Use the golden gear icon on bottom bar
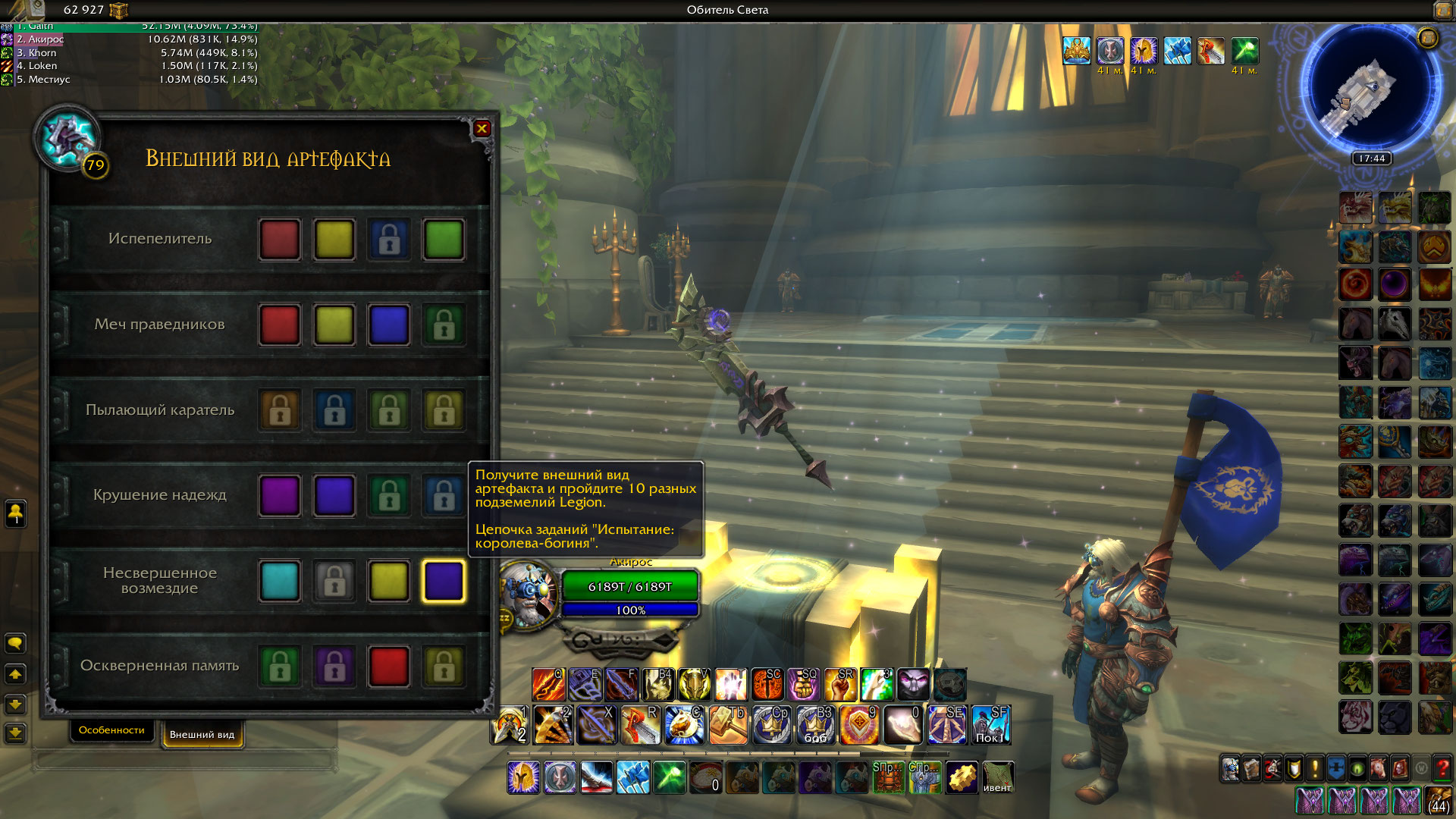 [962, 778]
